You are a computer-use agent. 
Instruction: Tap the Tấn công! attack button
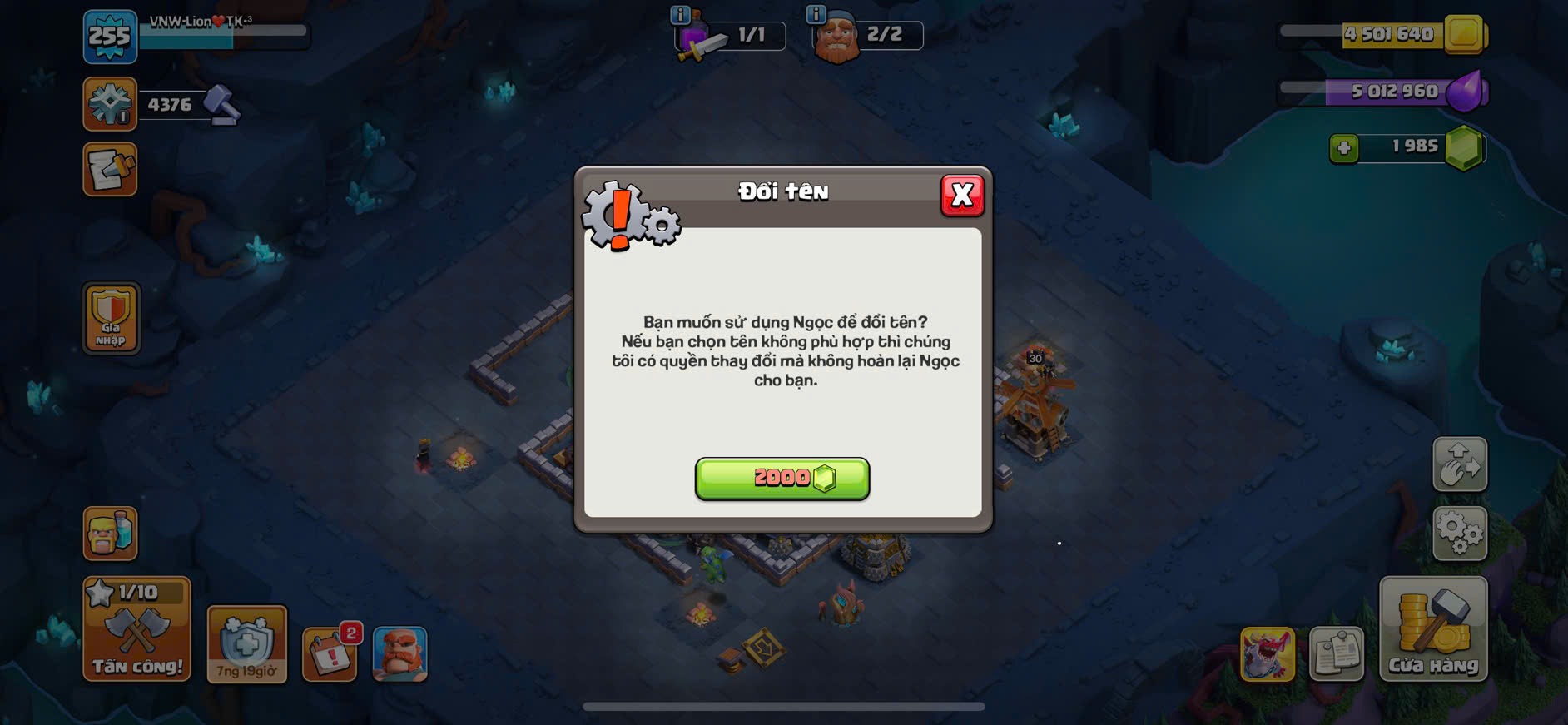pos(136,629)
